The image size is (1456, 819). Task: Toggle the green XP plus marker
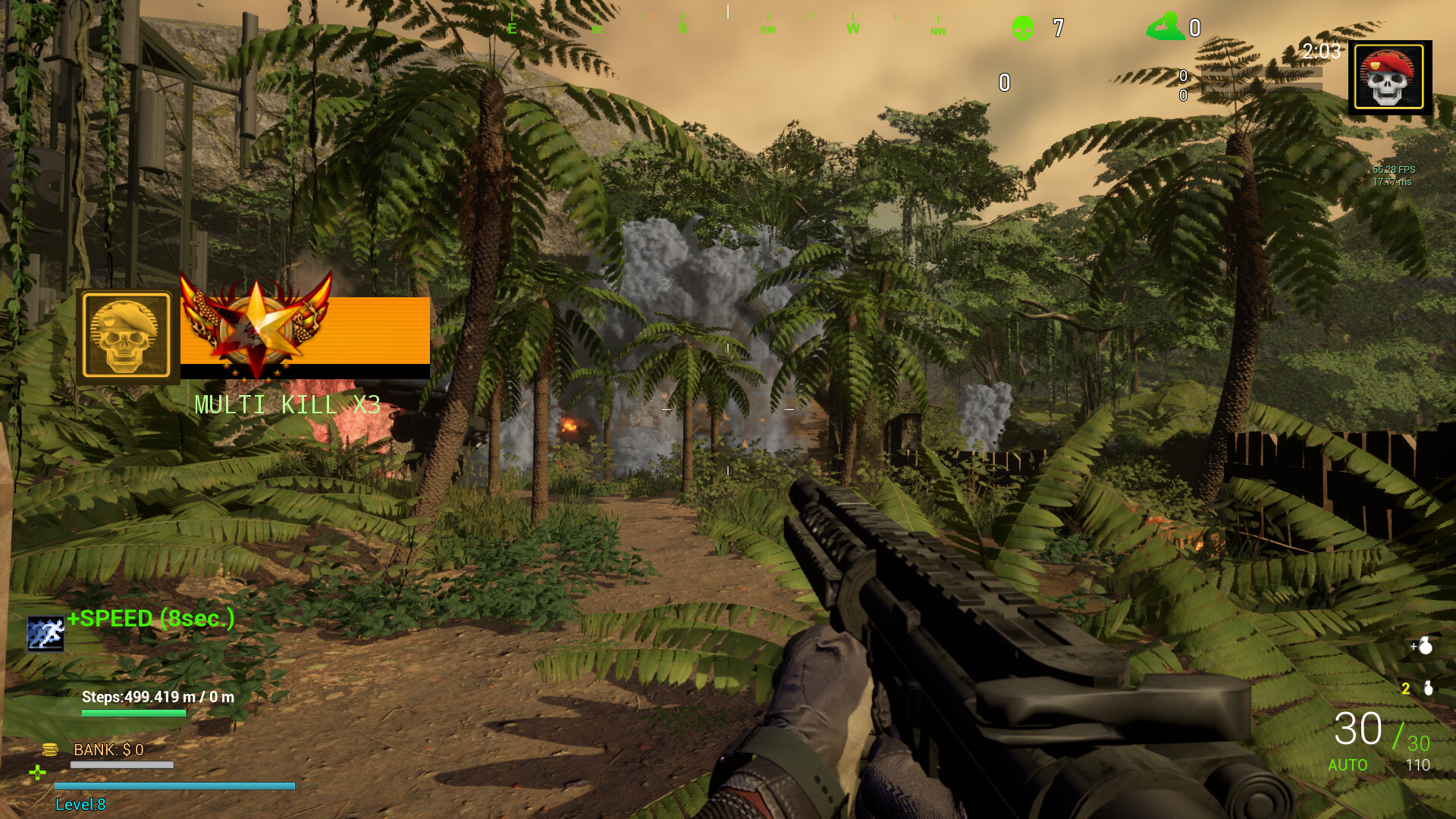point(36,773)
